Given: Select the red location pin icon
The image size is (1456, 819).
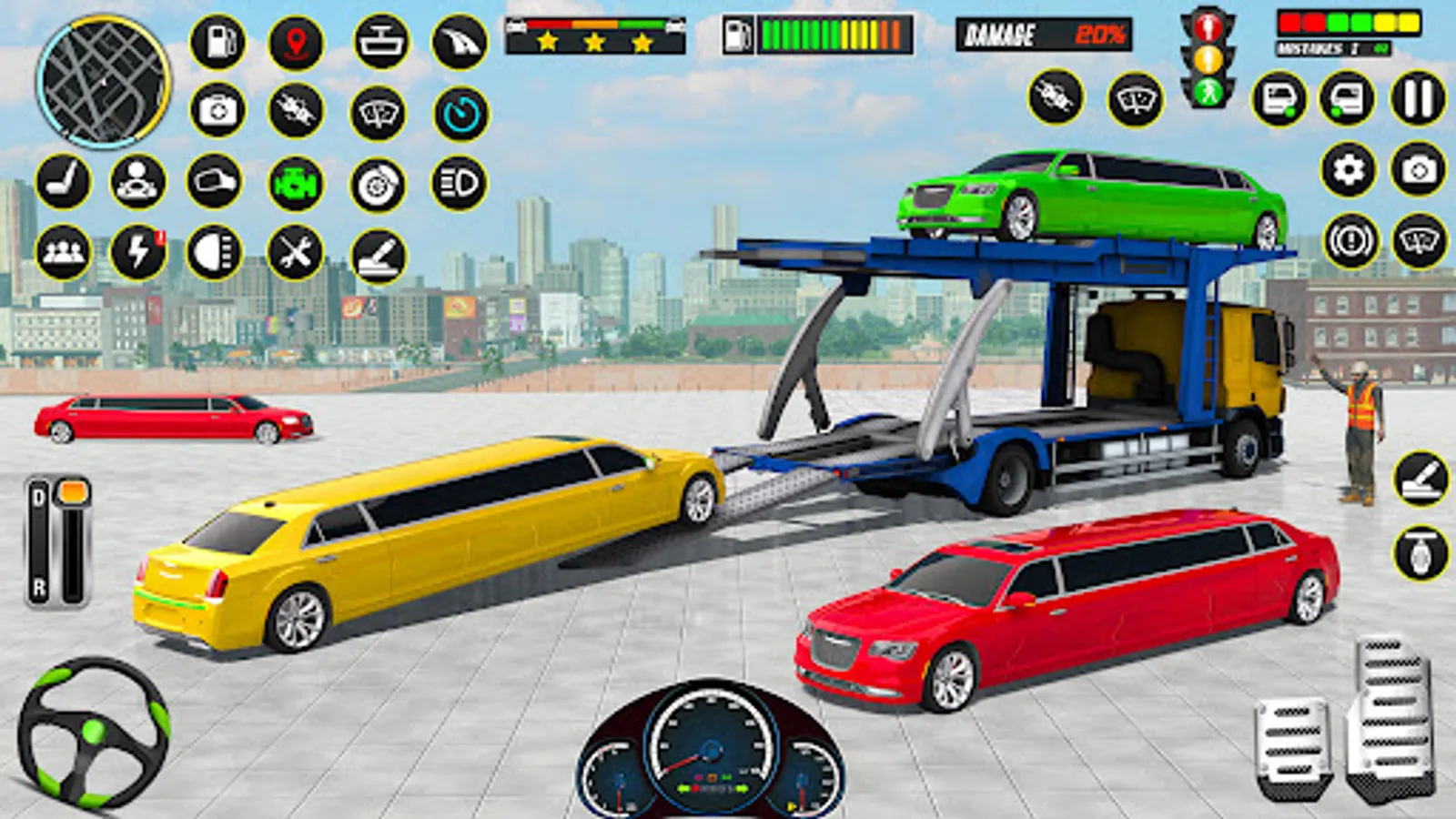Looking at the screenshot, I should click(296, 42).
